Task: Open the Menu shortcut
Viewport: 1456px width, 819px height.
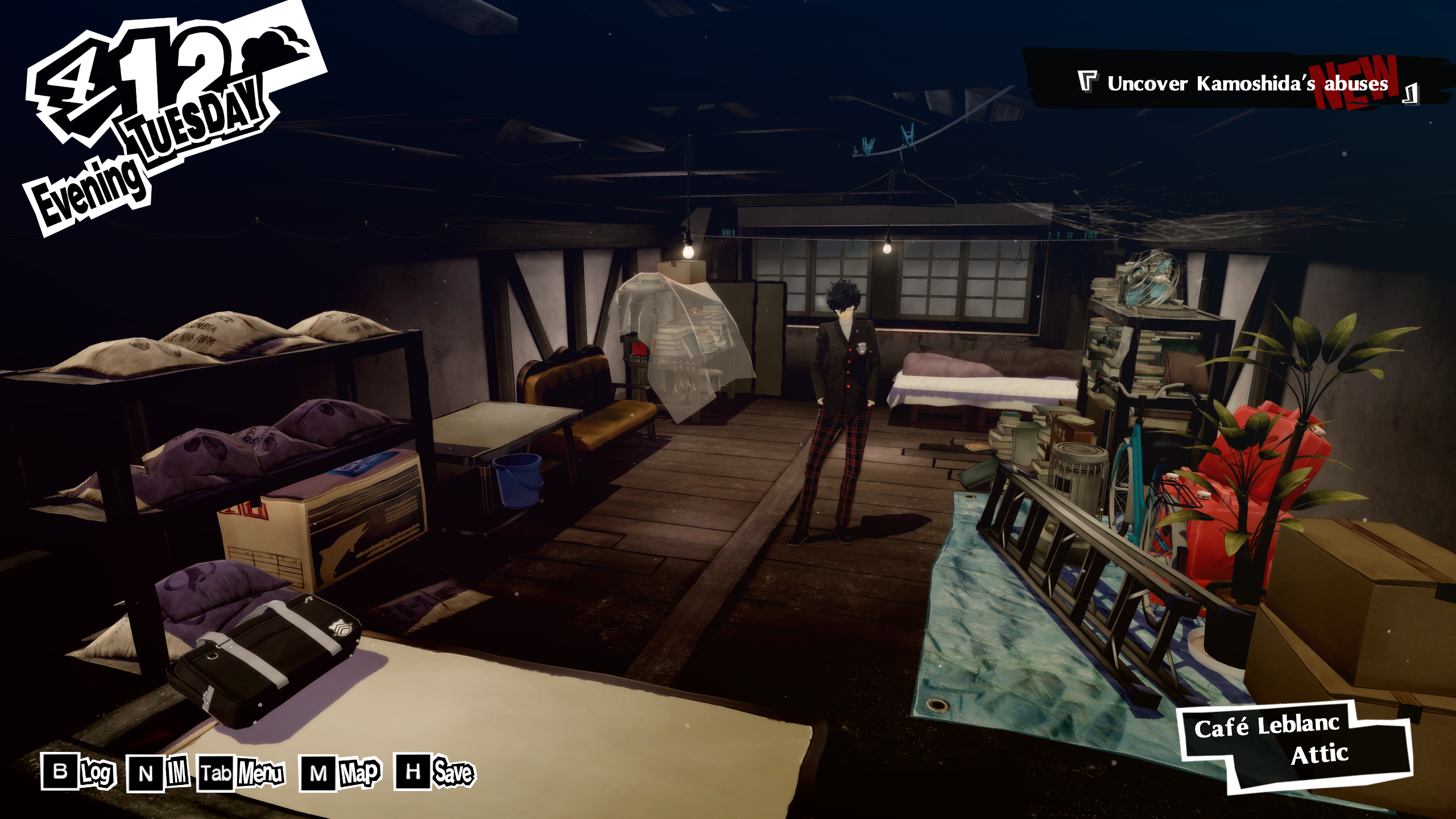Action: pyautogui.click(x=241, y=773)
